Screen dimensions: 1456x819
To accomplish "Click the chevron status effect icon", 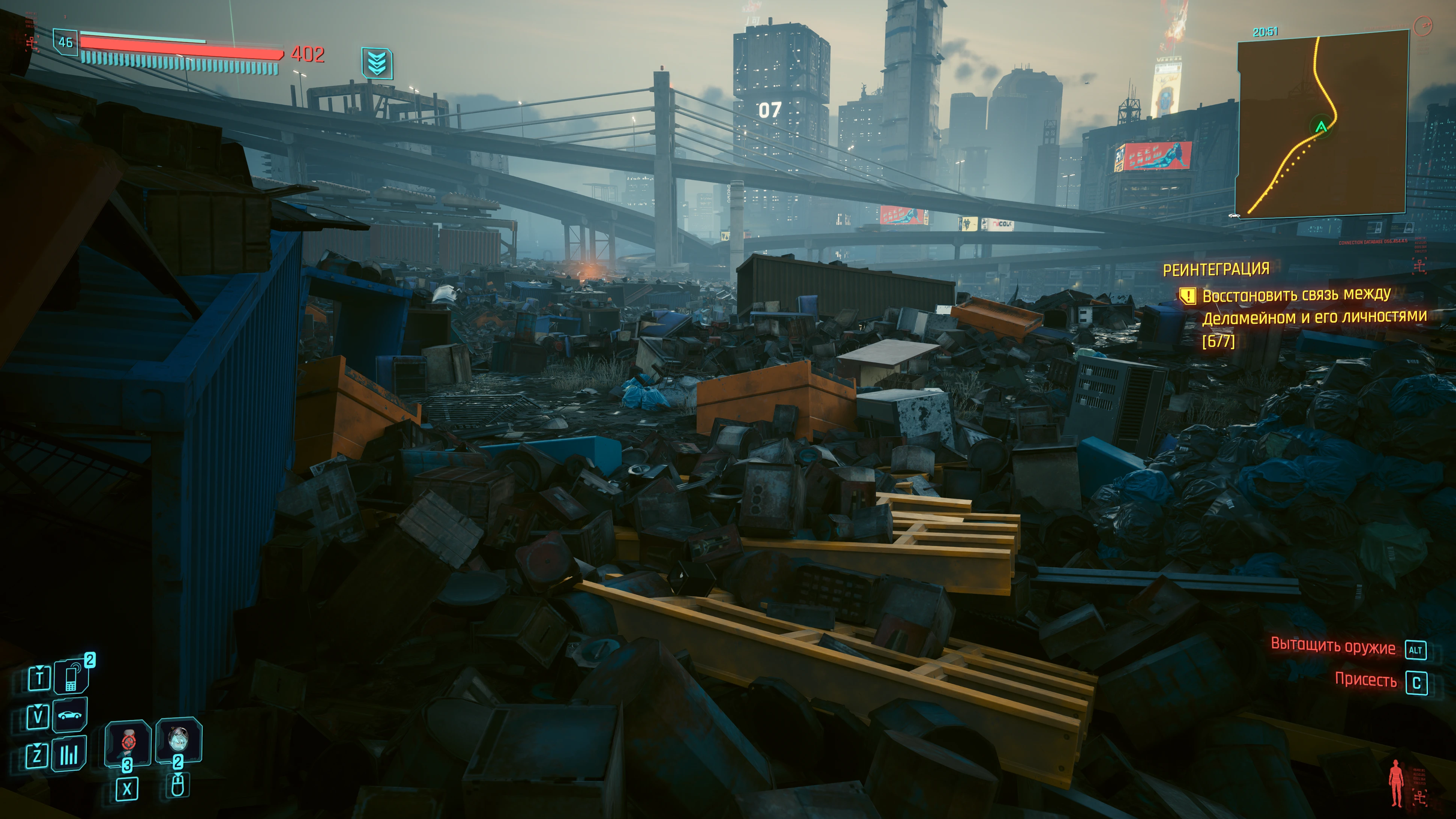I will coord(377,63).
